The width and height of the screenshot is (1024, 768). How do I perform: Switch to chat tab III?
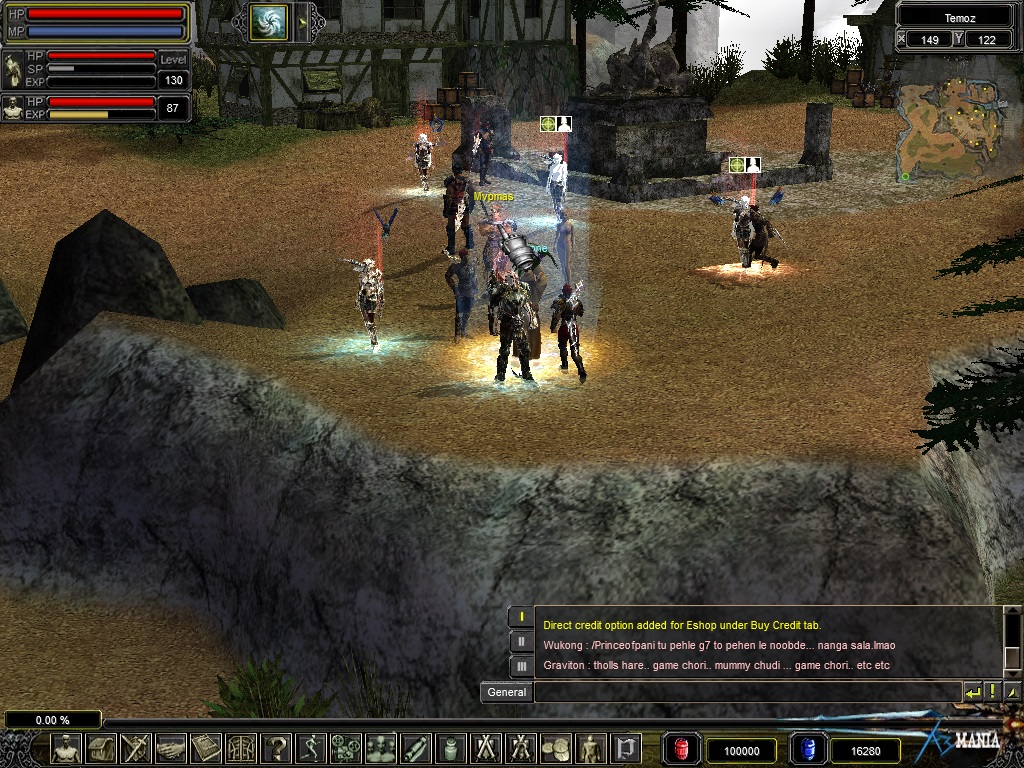521,665
